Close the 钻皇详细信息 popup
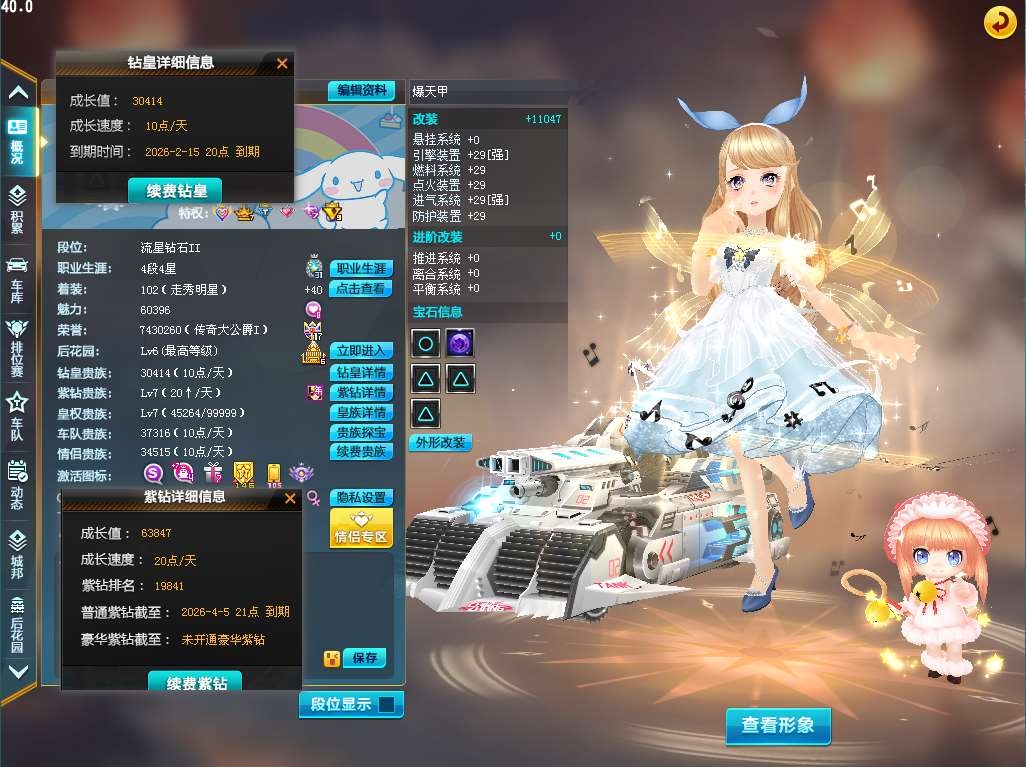The height and width of the screenshot is (767, 1026). 282,63
